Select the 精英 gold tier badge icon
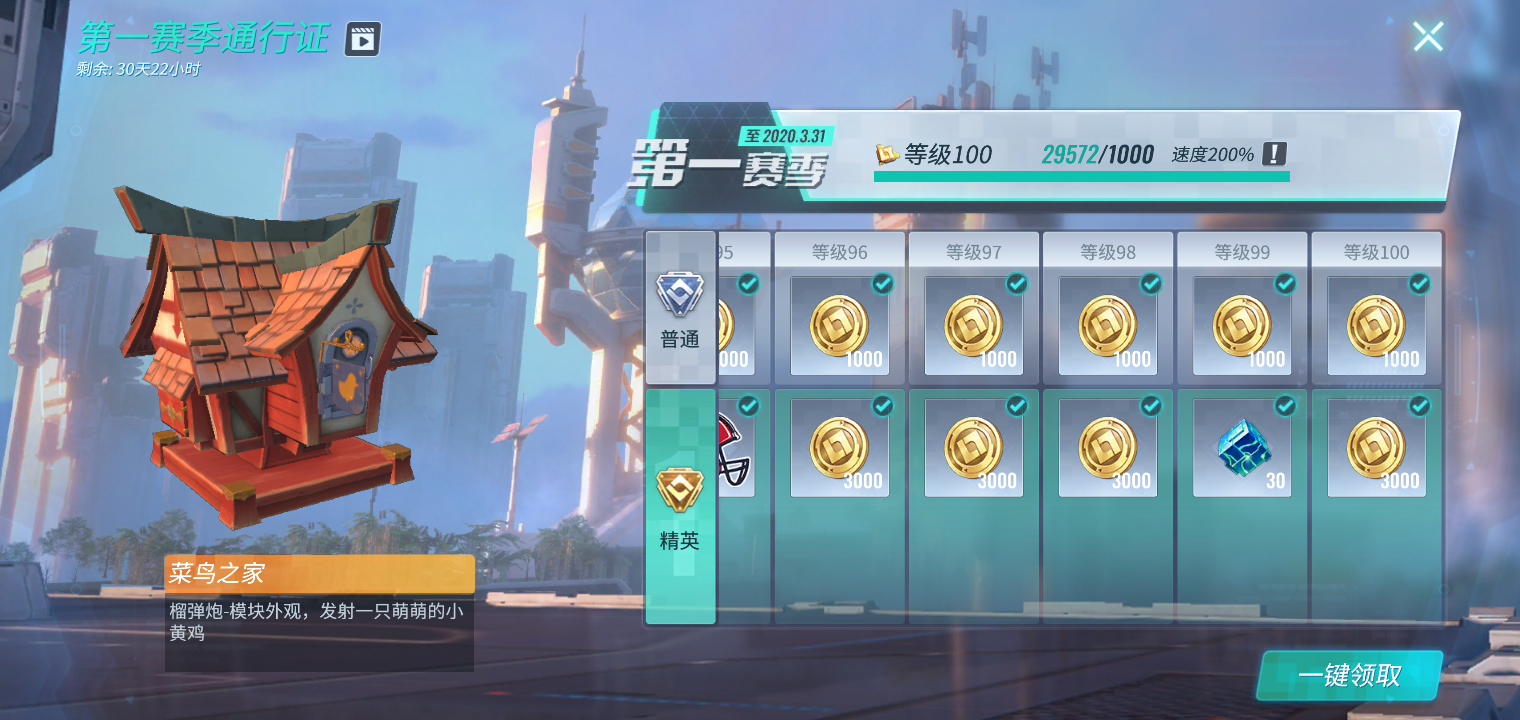This screenshot has width=1520, height=720. coord(679,490)
